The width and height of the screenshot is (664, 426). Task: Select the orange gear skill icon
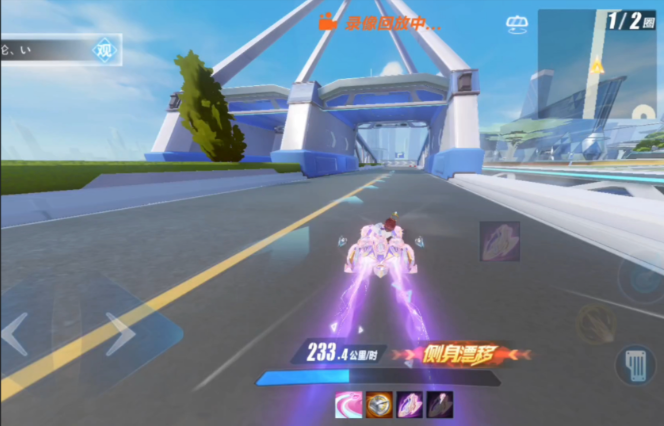pos(378,404)
